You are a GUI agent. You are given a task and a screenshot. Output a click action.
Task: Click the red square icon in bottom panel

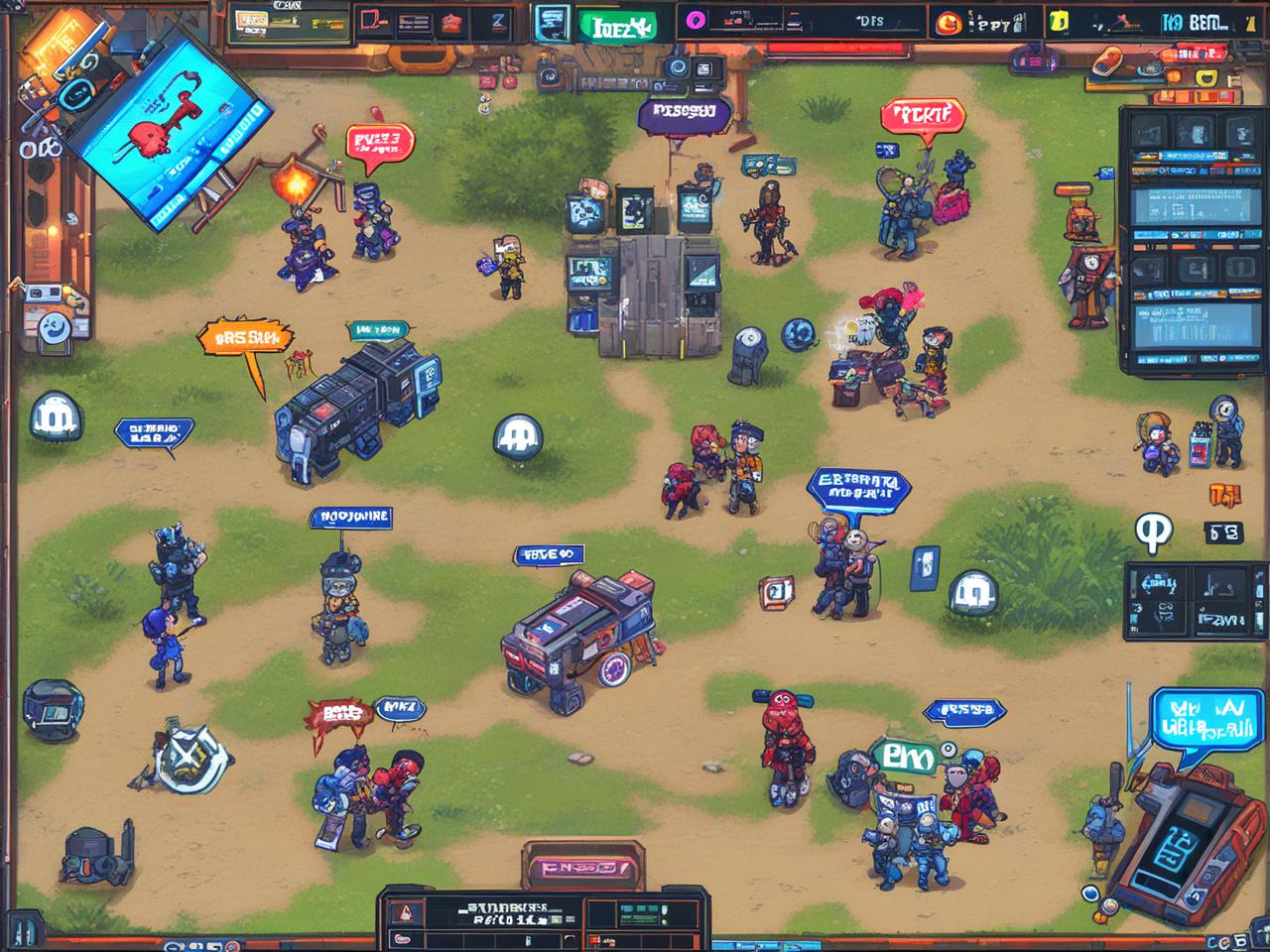pos(594,939)
